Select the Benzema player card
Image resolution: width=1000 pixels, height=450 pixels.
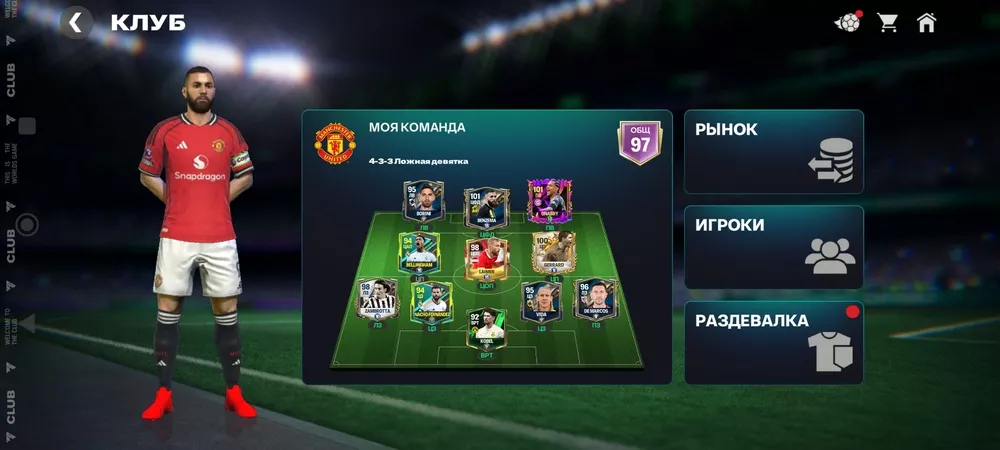pyautogui.click(x=486, y=205)
